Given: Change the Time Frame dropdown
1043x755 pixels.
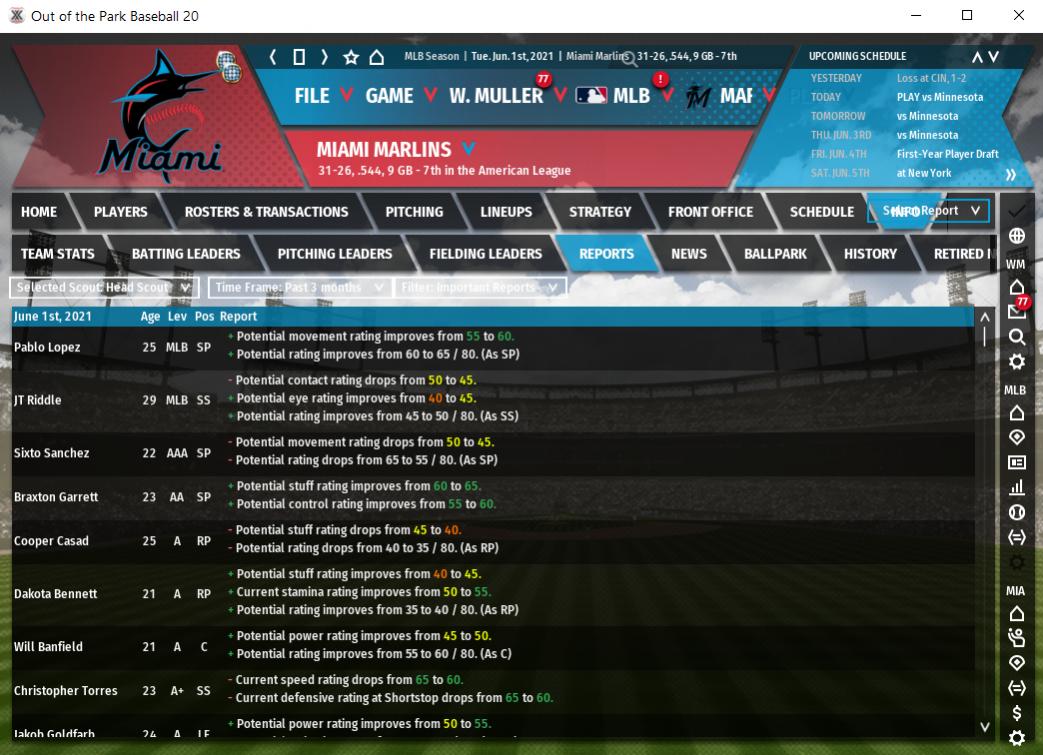Looking at the screenshot, I should coord(299,288).
